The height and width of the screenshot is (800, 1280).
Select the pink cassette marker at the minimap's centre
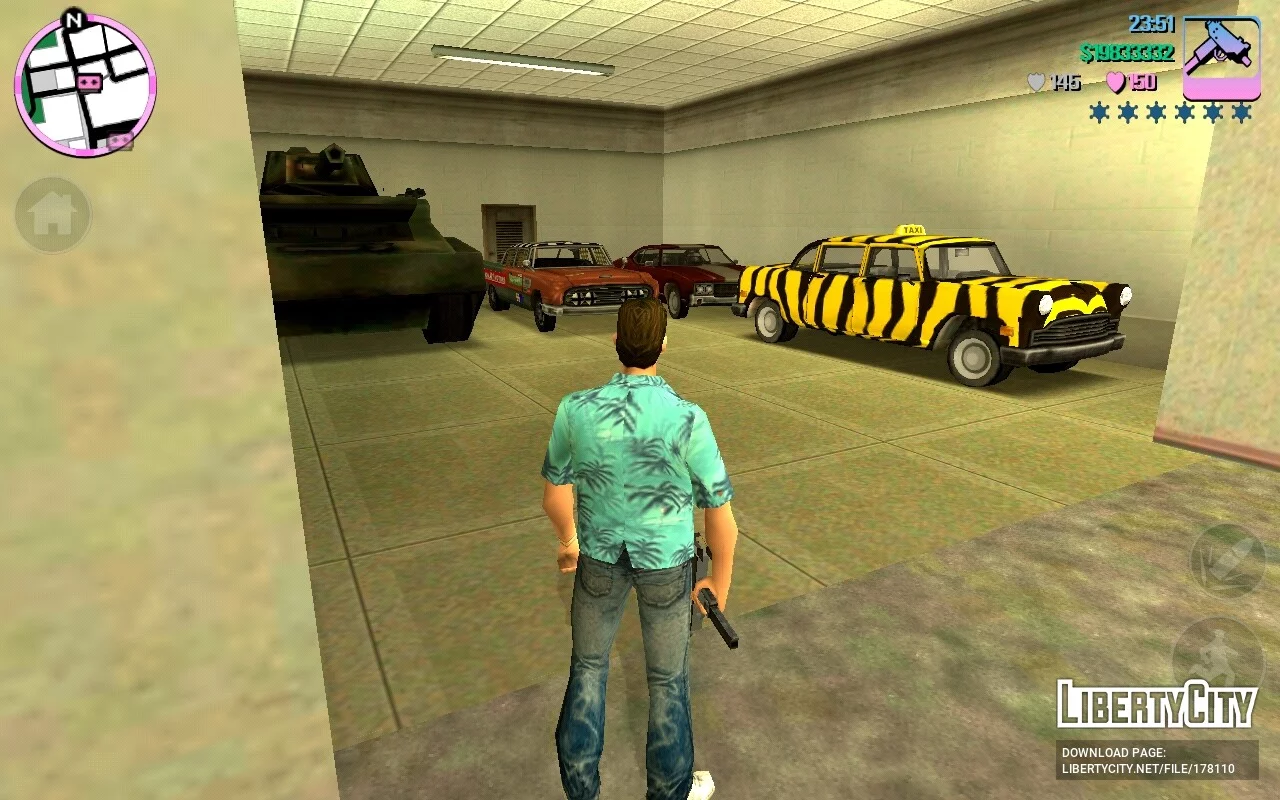89,83
